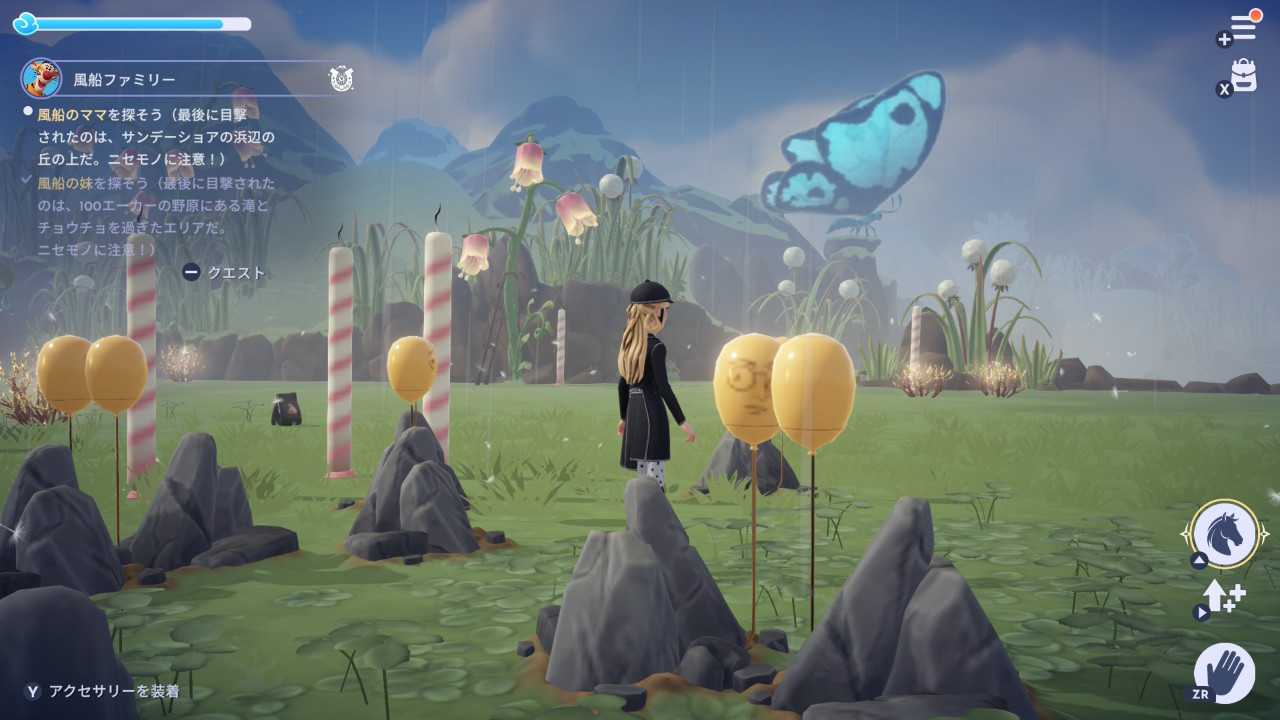Open the 風船ファミリー quest tracker header
Viewport: 1280px width, 720px height.
(x=125, y=79)
